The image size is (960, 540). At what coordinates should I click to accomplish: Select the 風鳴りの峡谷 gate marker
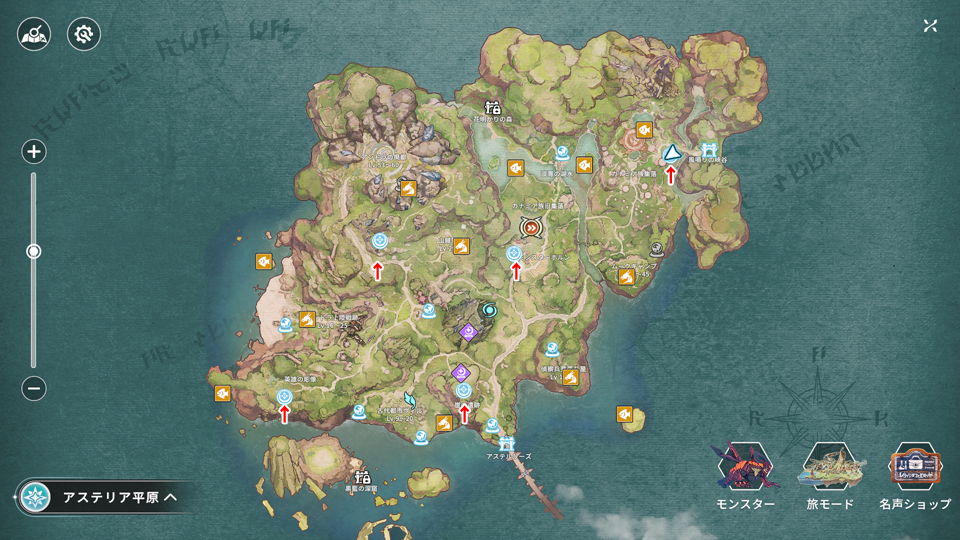pos(709,150)
